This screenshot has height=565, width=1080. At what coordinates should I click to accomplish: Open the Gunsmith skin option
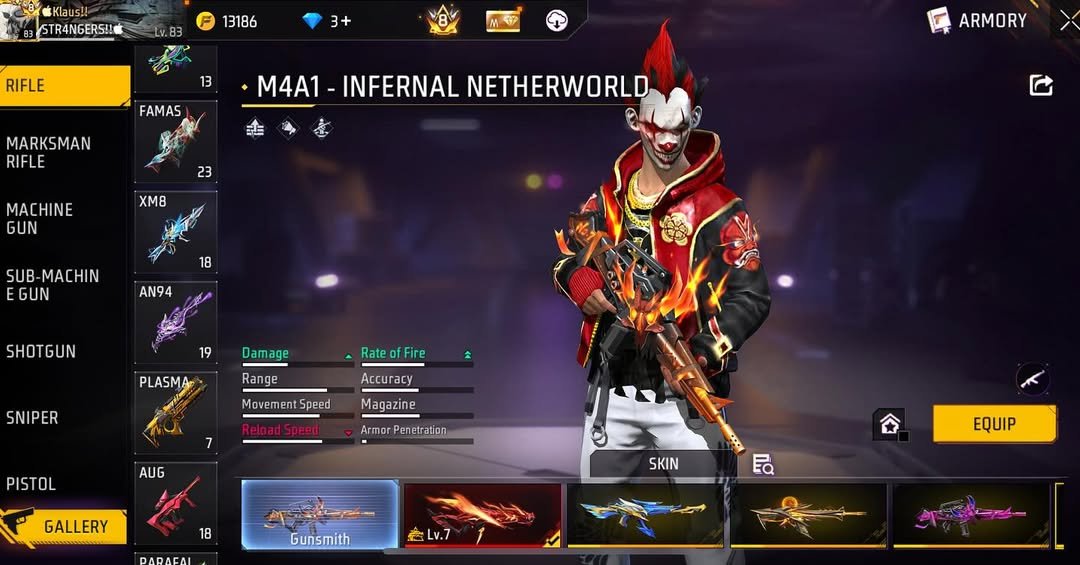(320, 515)
